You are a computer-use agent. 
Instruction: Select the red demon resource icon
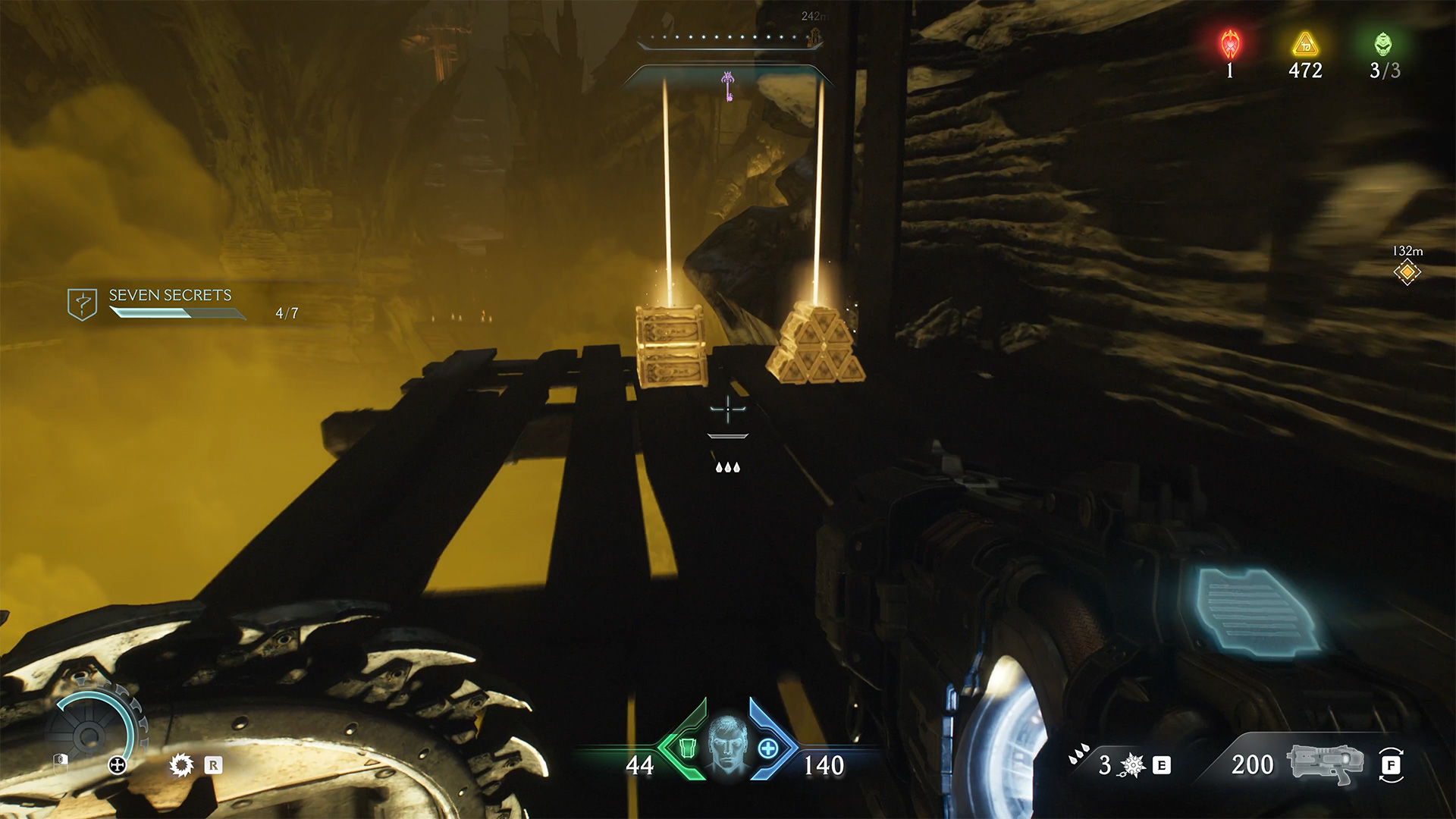[1229, 45]
